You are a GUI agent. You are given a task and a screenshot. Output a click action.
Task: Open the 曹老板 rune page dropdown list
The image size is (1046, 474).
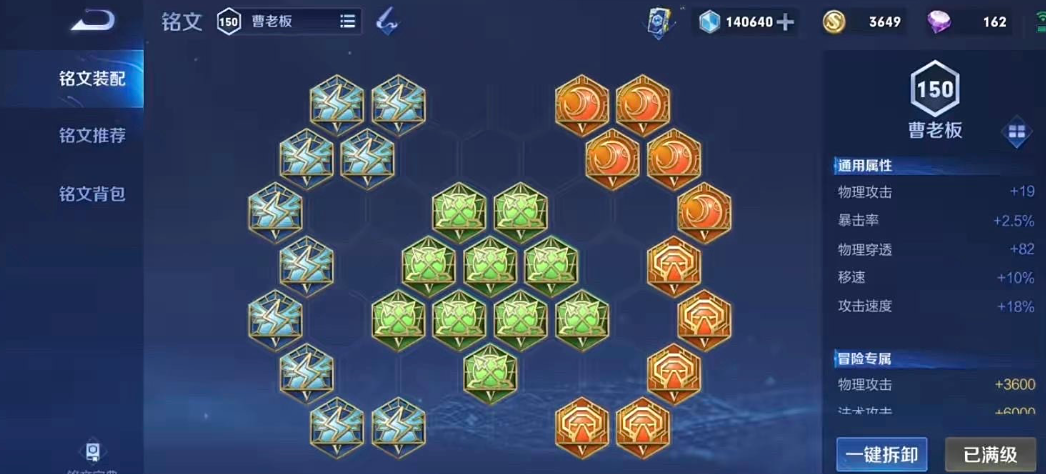(347, 21)
